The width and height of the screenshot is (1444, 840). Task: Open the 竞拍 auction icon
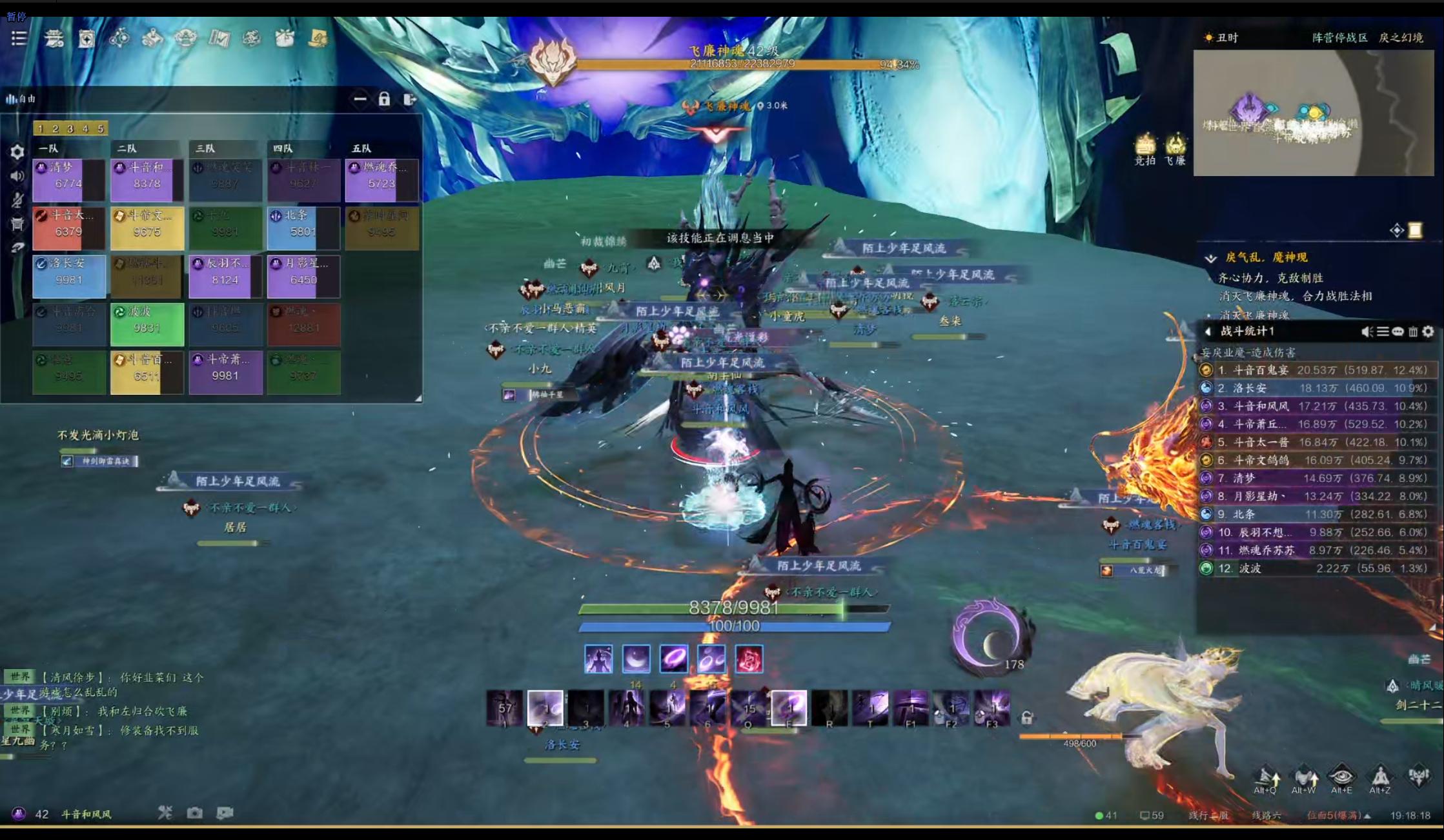[x=1145, y=148]
